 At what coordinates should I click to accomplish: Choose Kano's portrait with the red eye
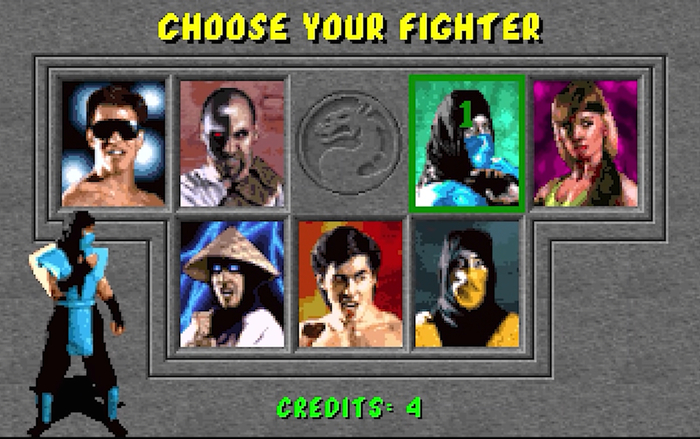point(232,143)
